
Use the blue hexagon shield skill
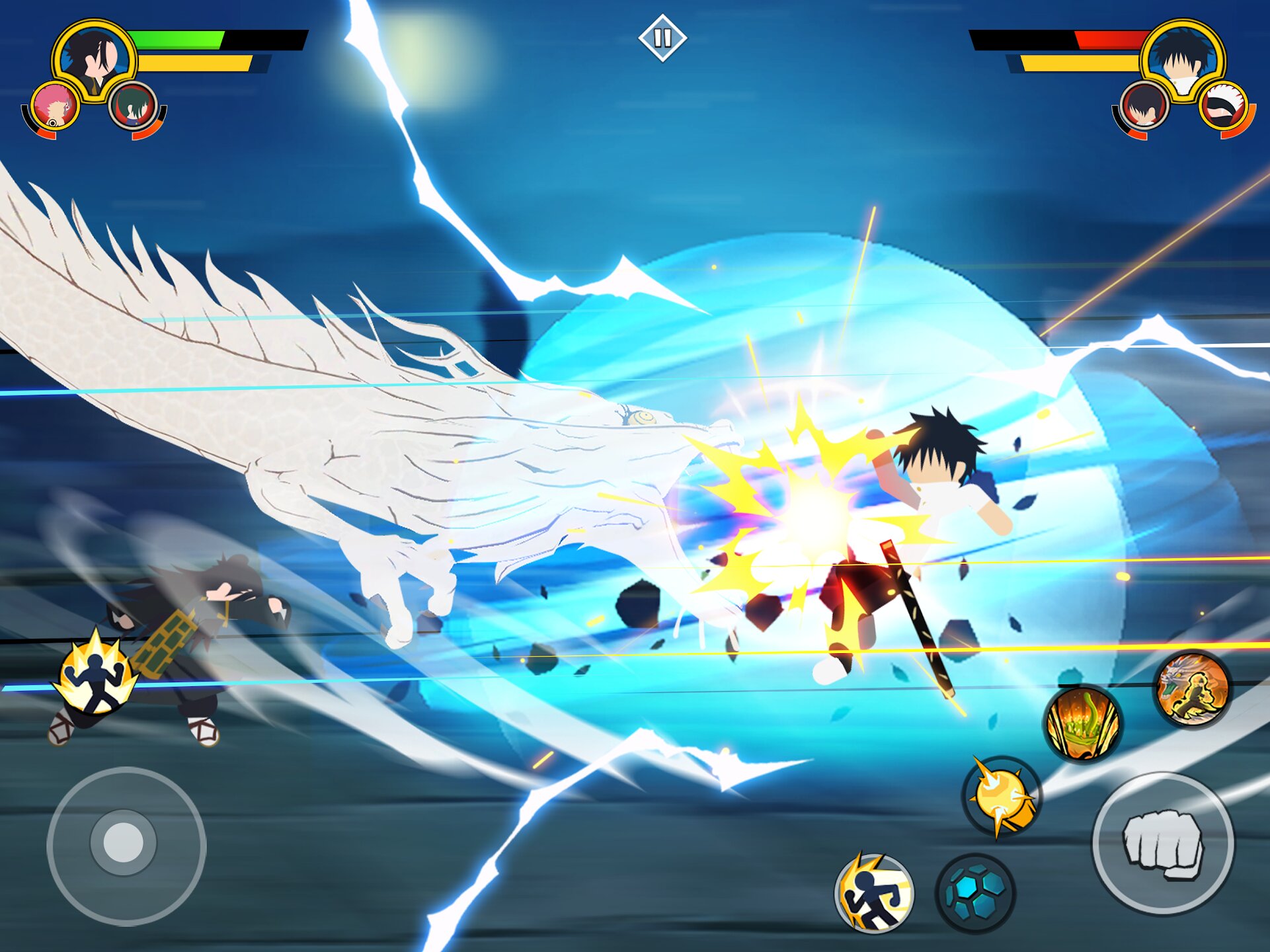[975, 893]
